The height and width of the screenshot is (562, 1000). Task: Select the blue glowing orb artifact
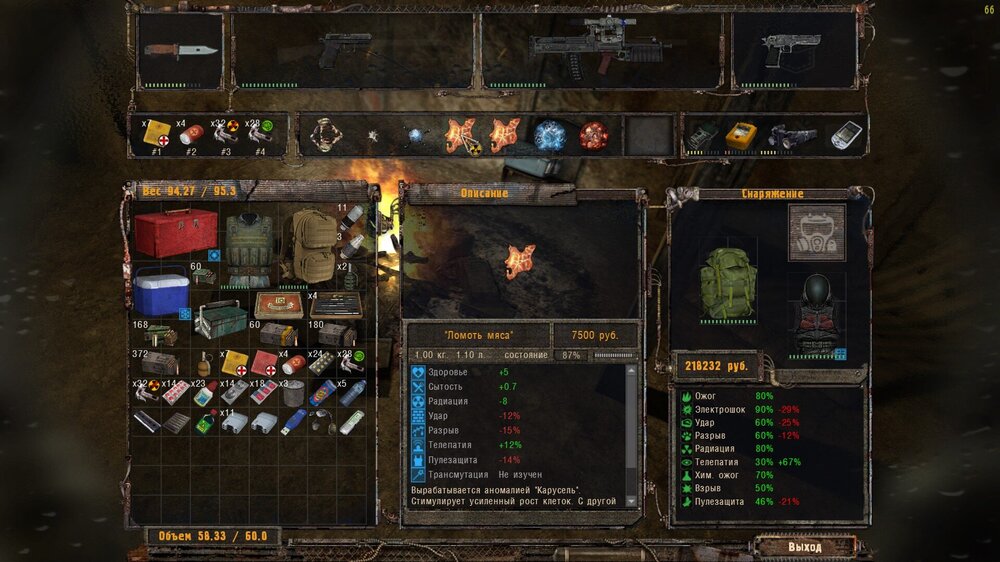click(549, 135)
